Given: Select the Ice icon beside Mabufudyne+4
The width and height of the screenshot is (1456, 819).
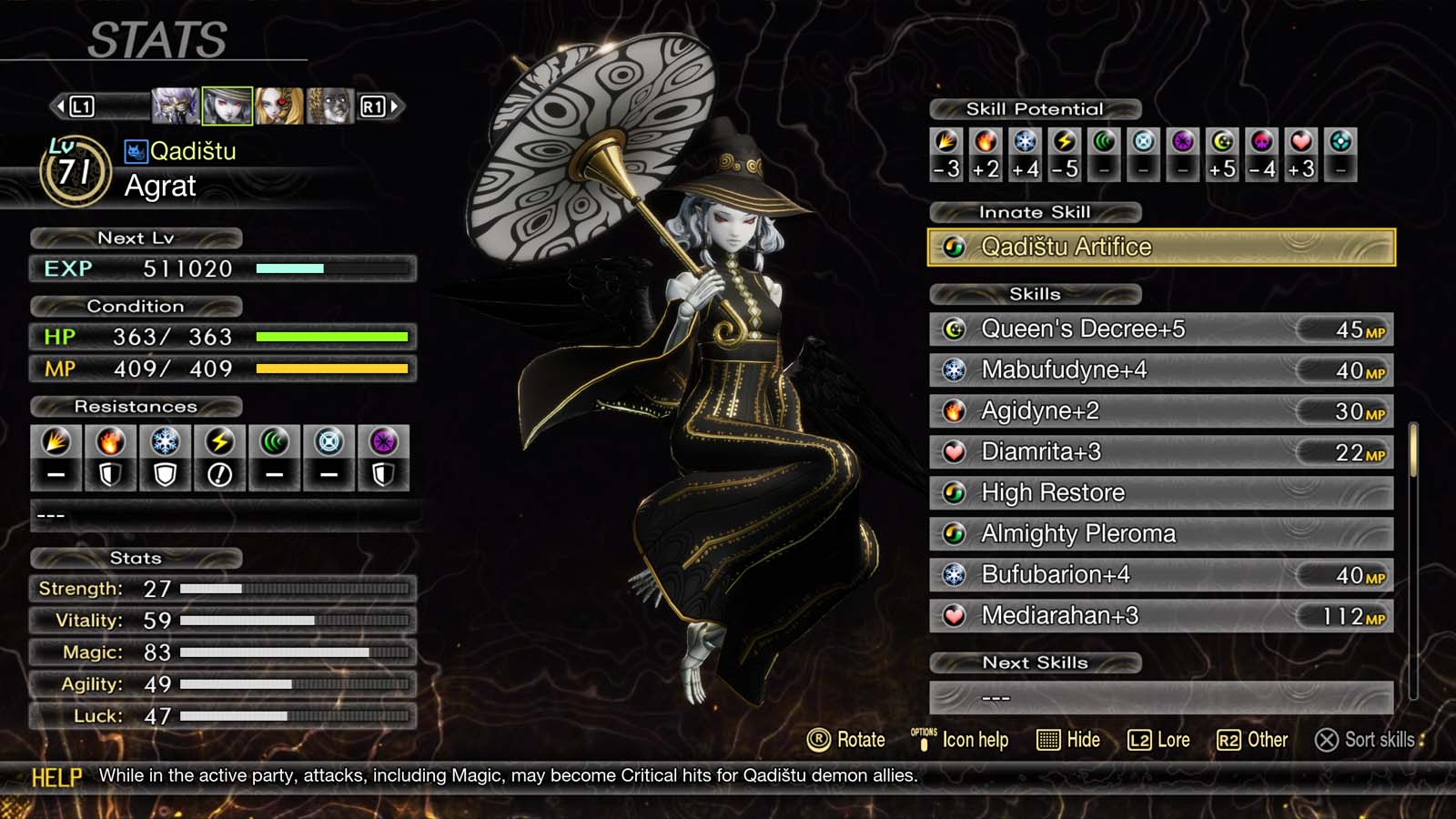Looking at the screenshot, I should (955, 370).
